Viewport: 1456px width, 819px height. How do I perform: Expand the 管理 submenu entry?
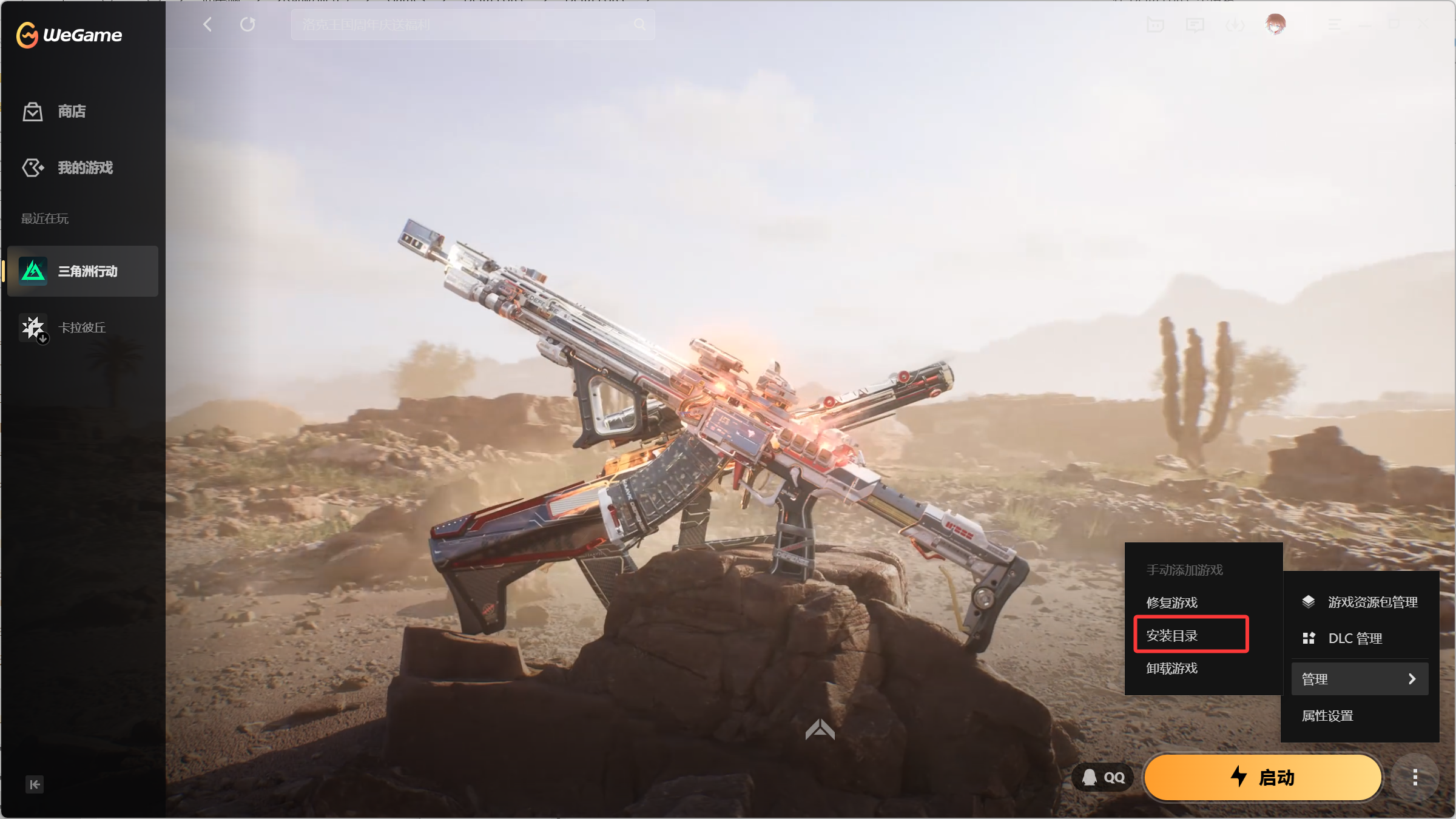tap(1360, 679)
